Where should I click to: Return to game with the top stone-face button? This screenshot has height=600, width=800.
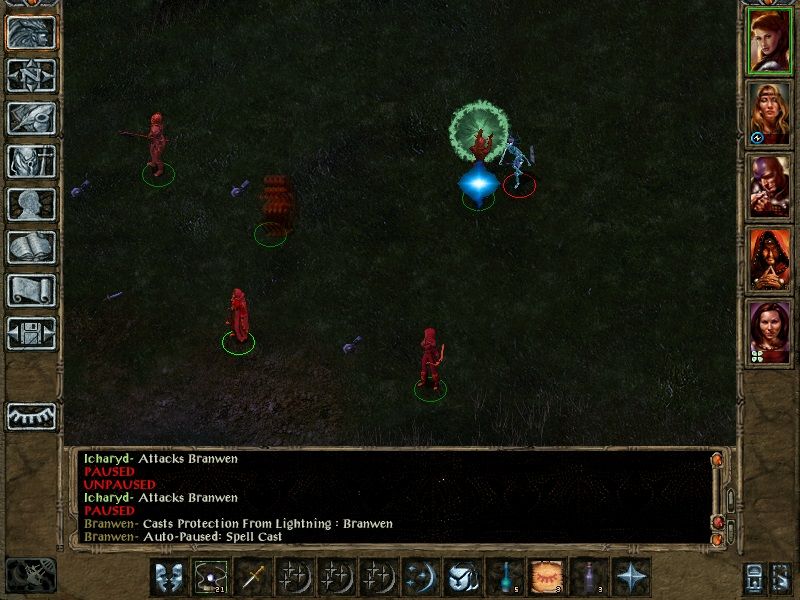pyautogui.click(x=32, y=33)
